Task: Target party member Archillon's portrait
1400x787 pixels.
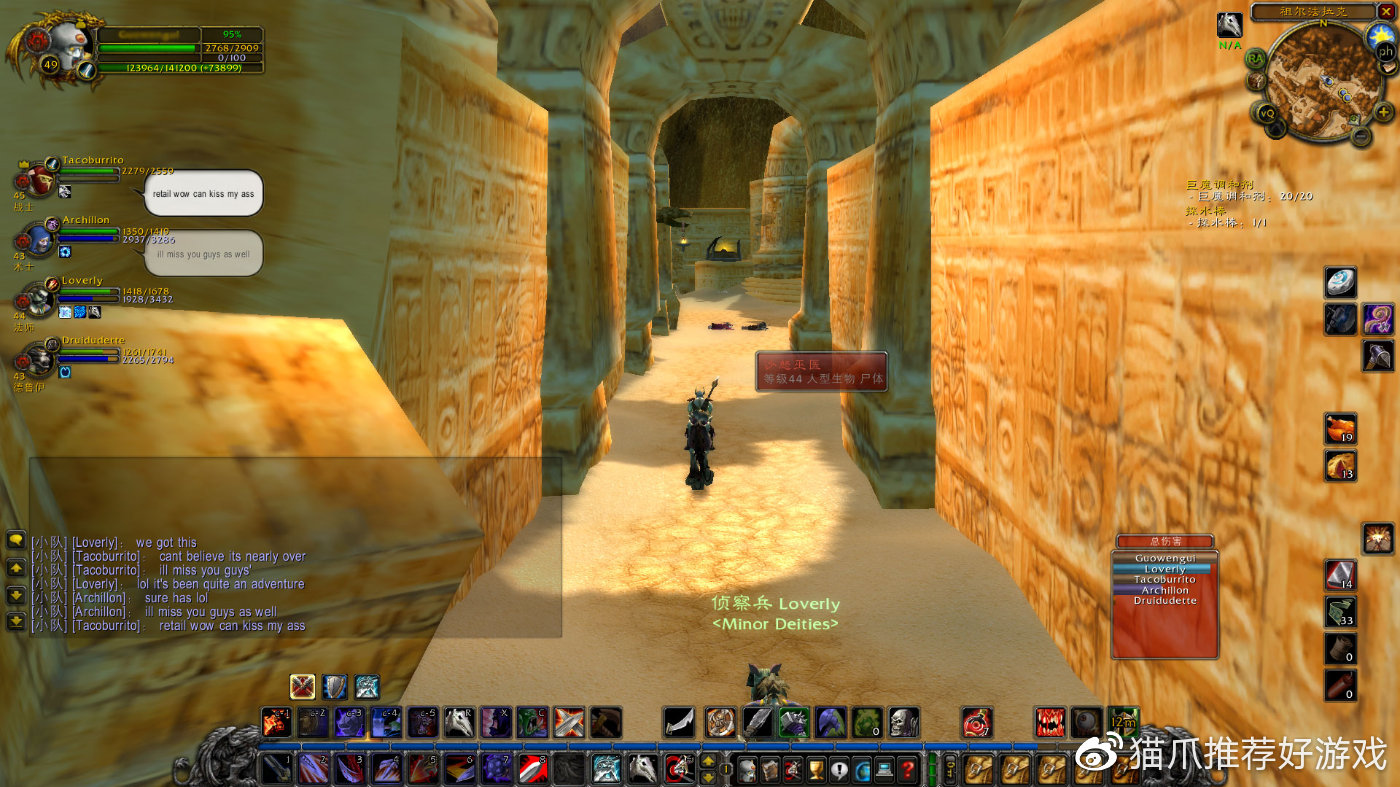Action: pos(40,240)
